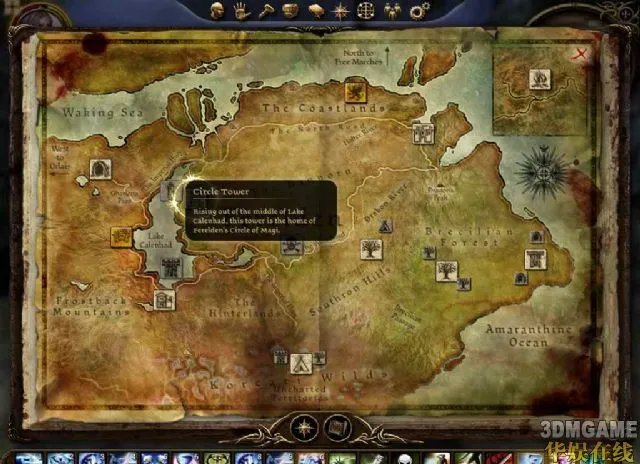
Task: Select the arched gate marker near Orlais road
Action: click(99, 169)
